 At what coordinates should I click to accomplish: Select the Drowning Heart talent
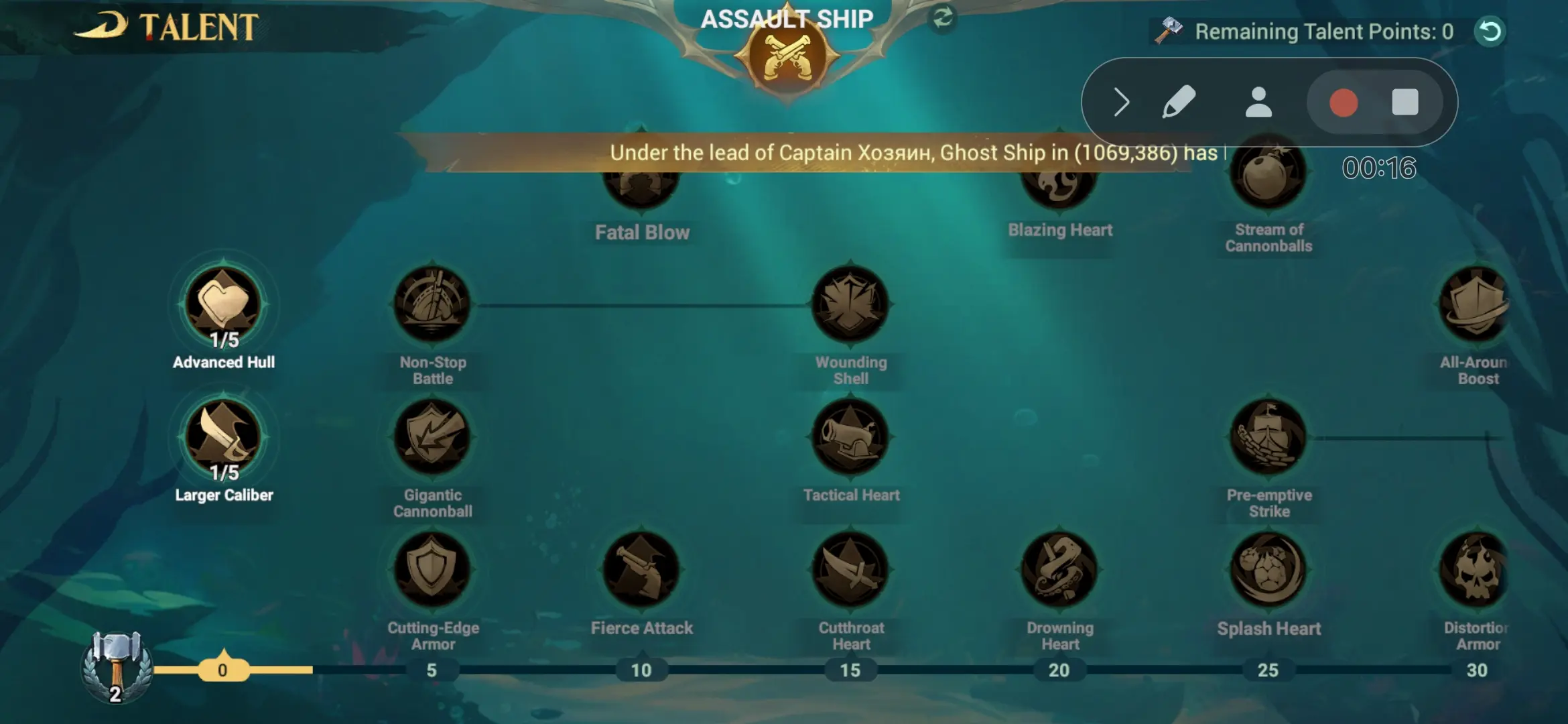point(1059,571)
